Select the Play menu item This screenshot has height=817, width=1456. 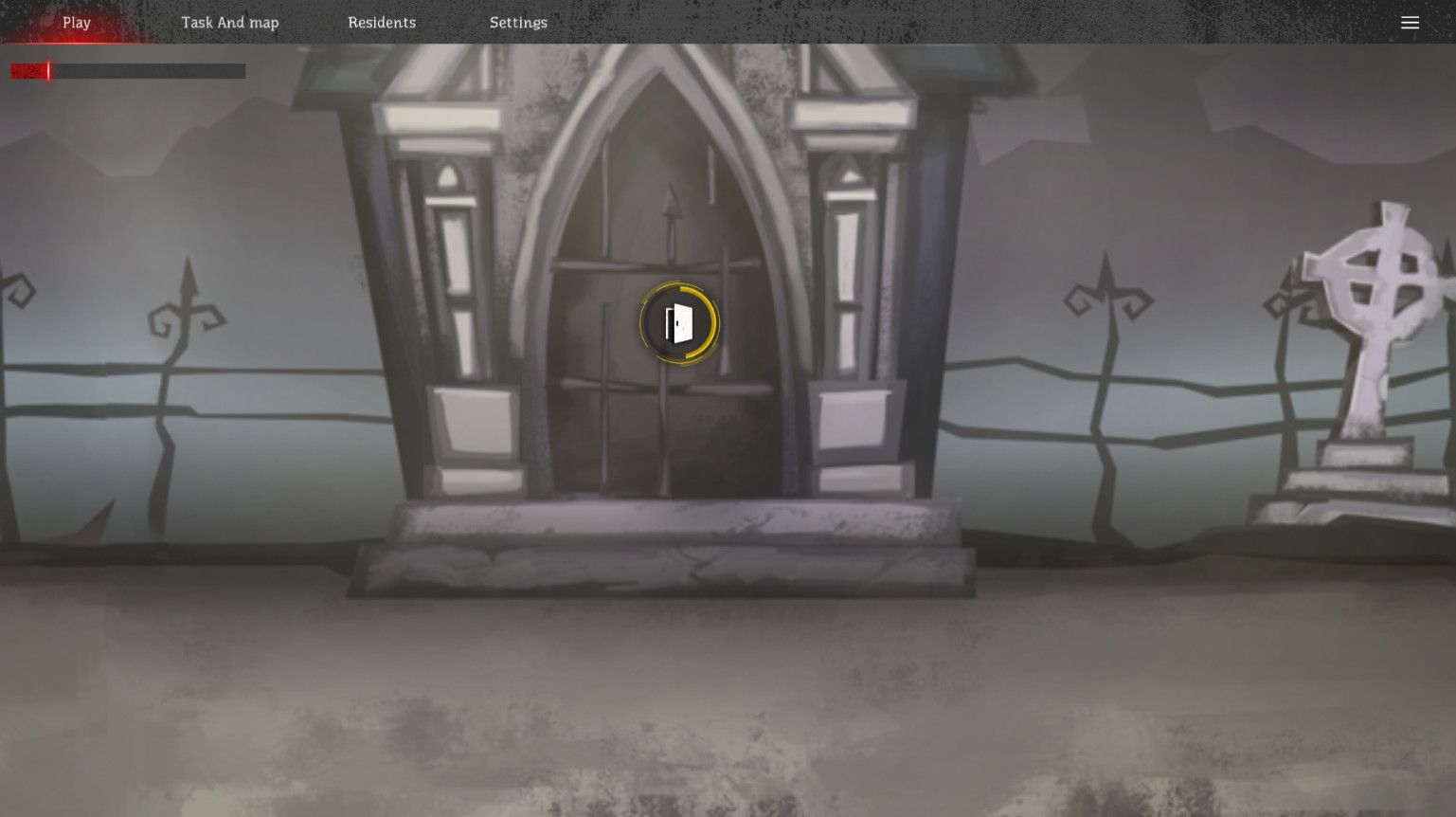click(77, 22)
